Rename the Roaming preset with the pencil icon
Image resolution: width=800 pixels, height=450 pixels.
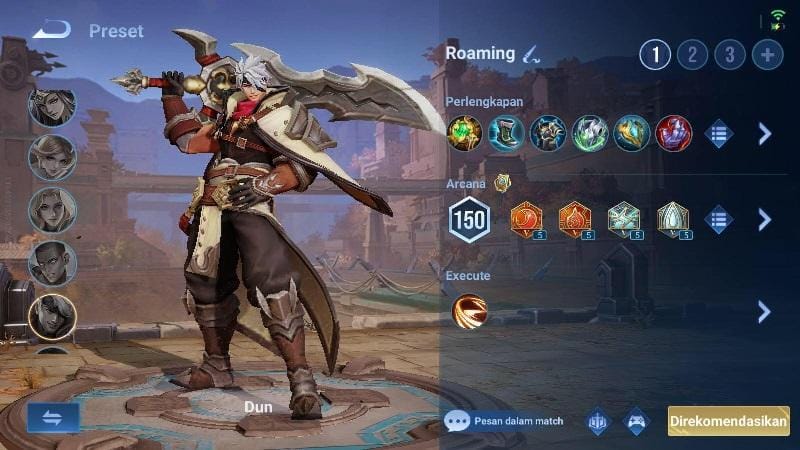pos(532,54)
